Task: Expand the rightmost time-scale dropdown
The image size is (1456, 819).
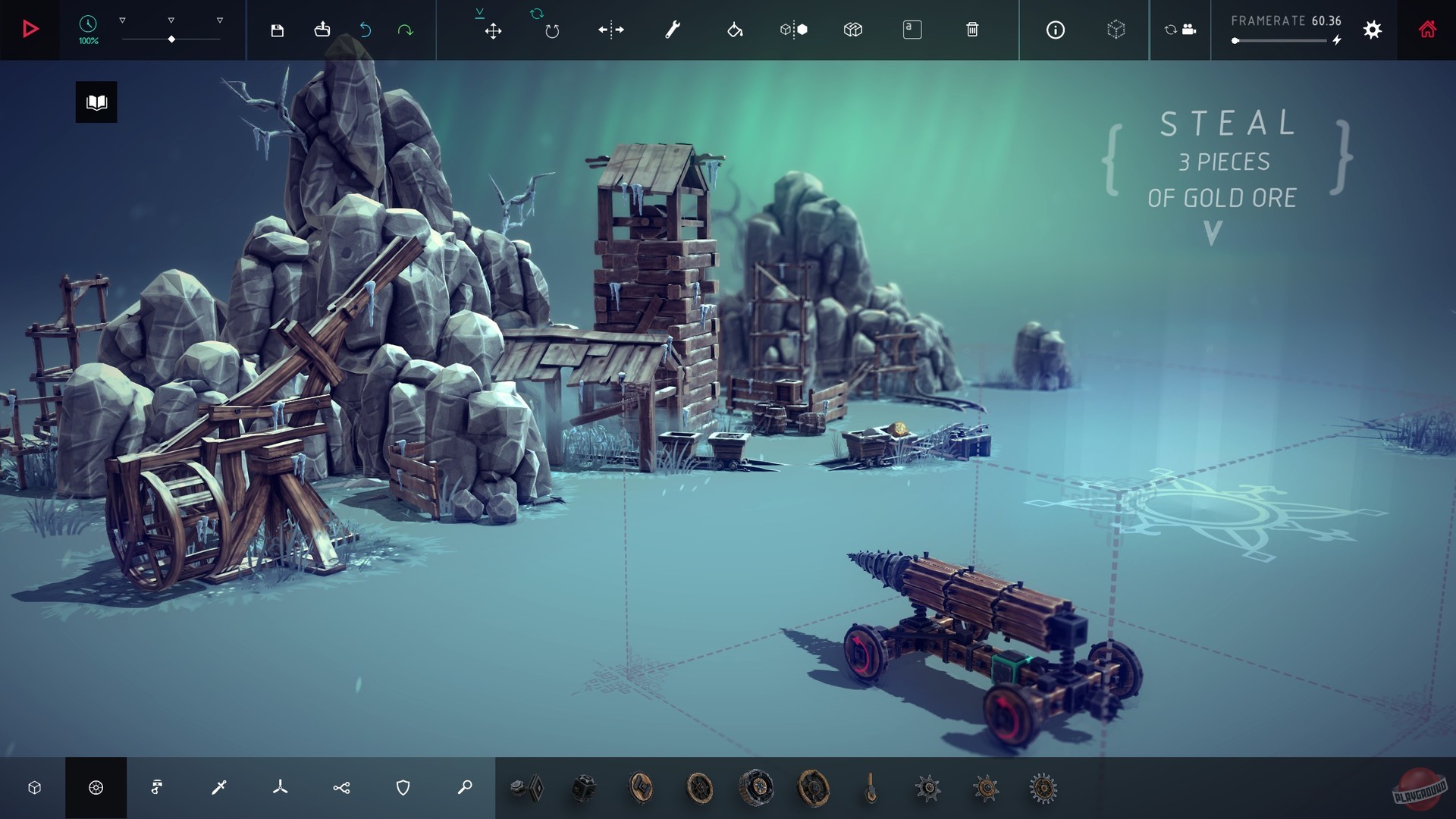Action: click(x=220, y=21)
